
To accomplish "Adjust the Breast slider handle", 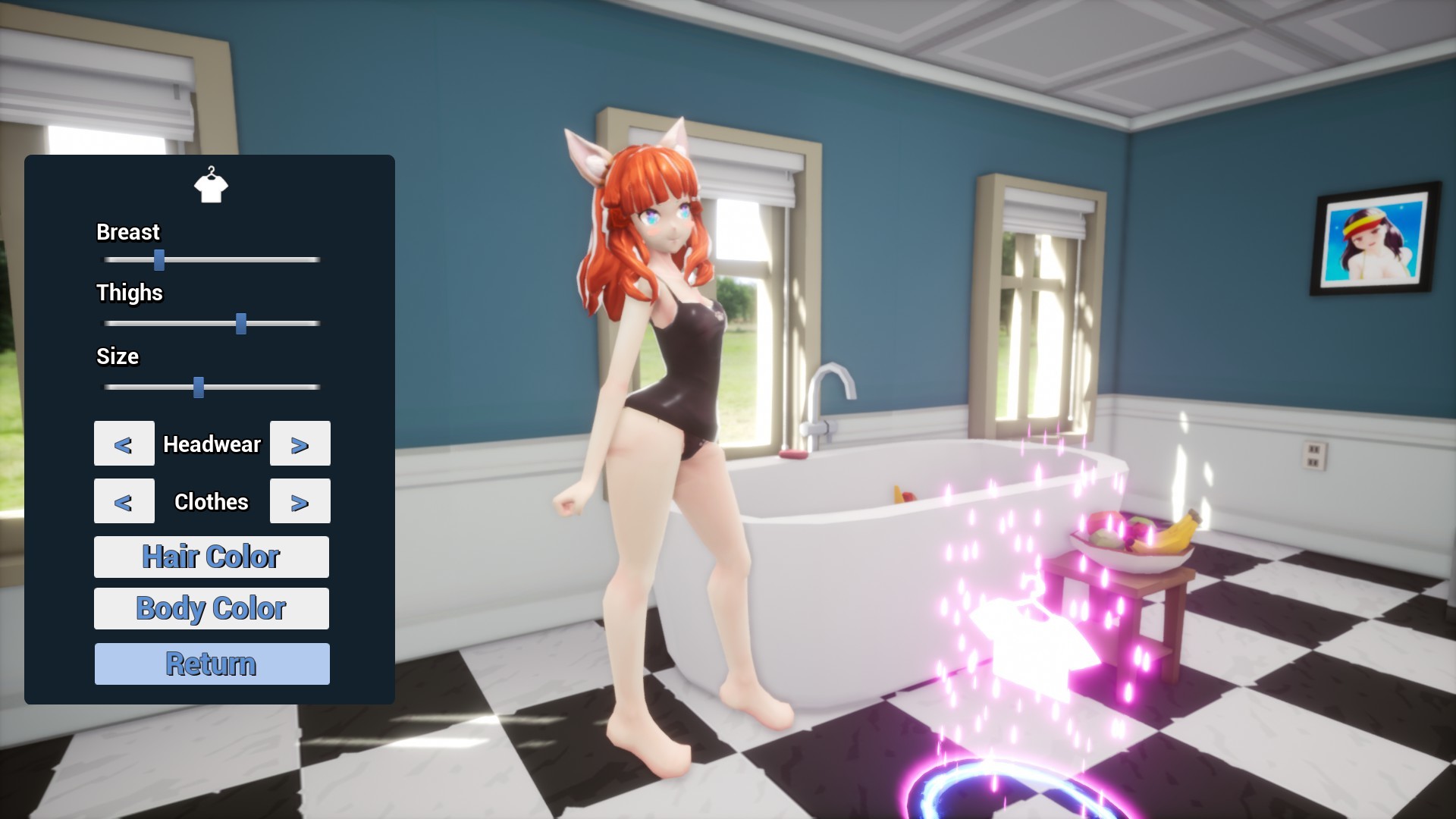I will point(160,259).
